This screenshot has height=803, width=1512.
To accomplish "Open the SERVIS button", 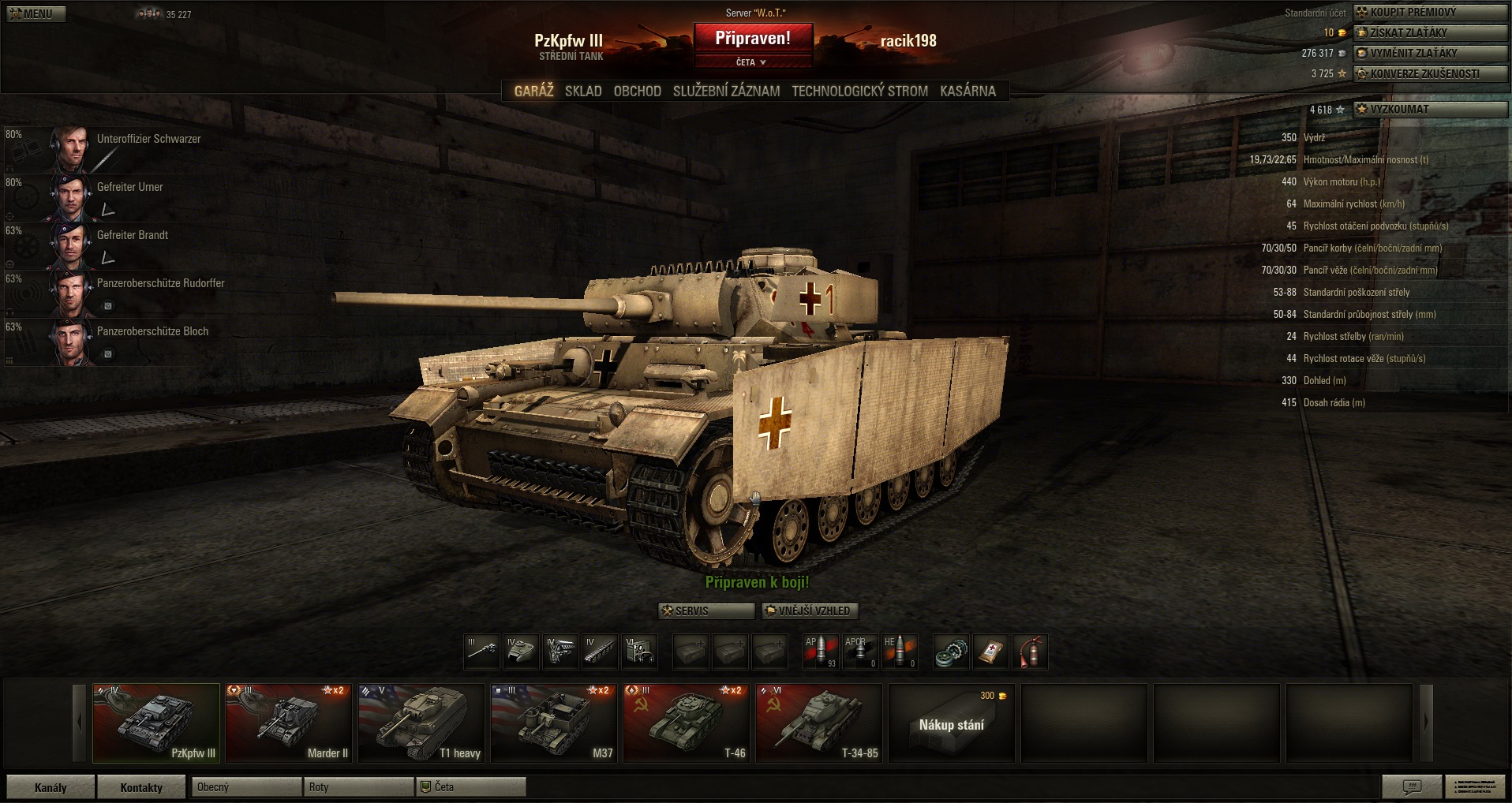I will tap(706, 611).
